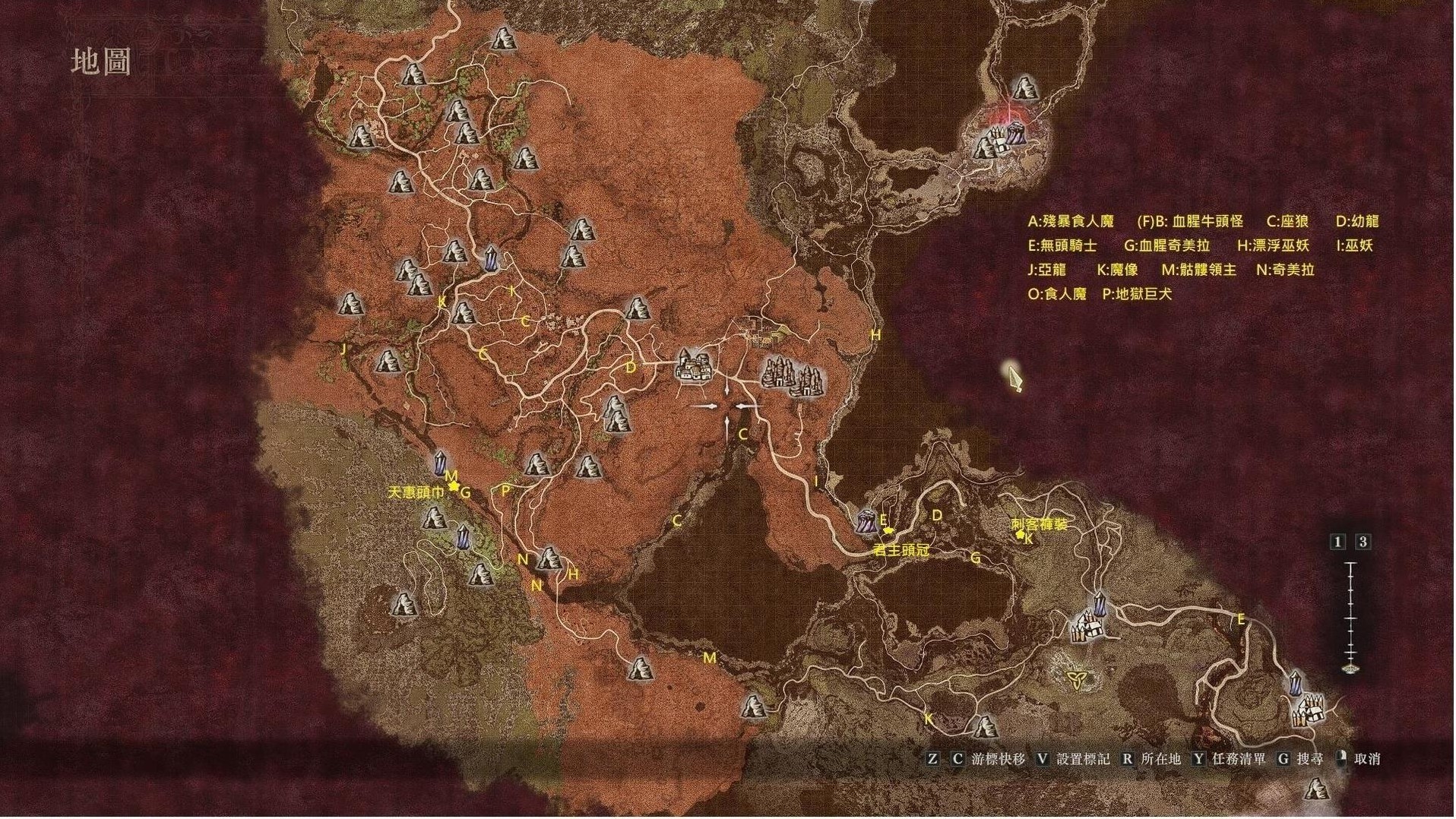Click the yellow star labeled 刺客褲裝
The height and width of the screenshot is (819, 1456).
point(1021,535)
